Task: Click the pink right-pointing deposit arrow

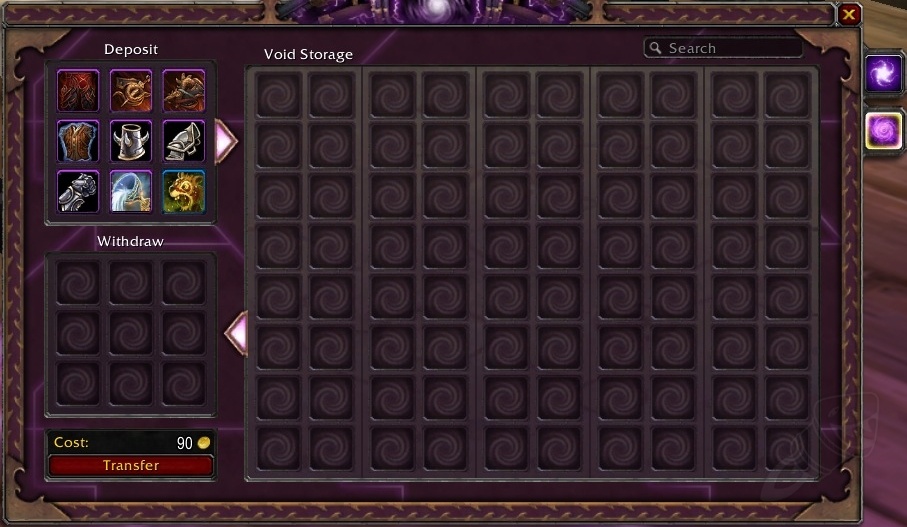Action: tap(226, 142)
